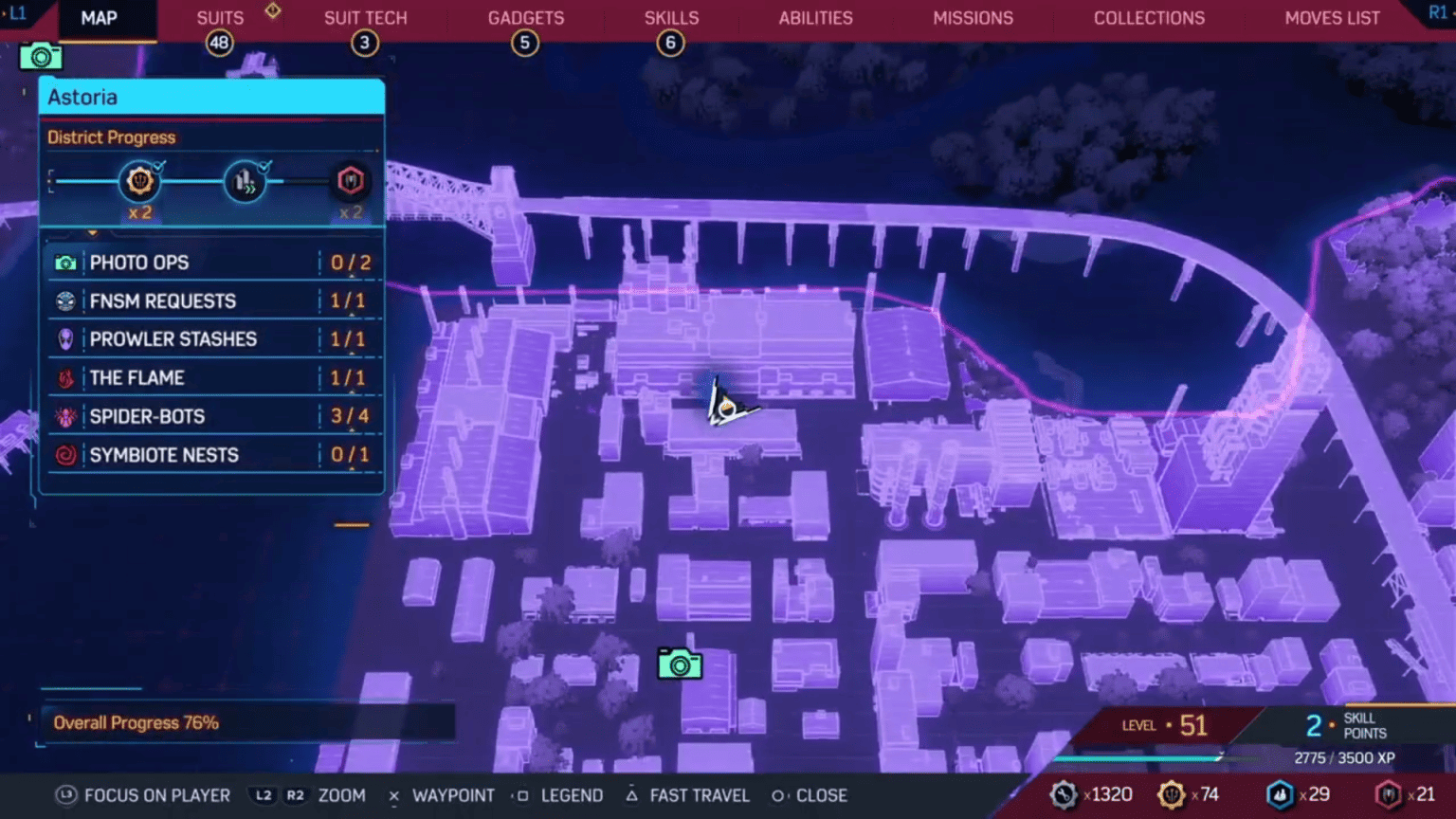Image resolution: width=1456 pixels, height=819 pixels.
Task: Collapse District Progress via the orange arrow
Action: point(92,231)
